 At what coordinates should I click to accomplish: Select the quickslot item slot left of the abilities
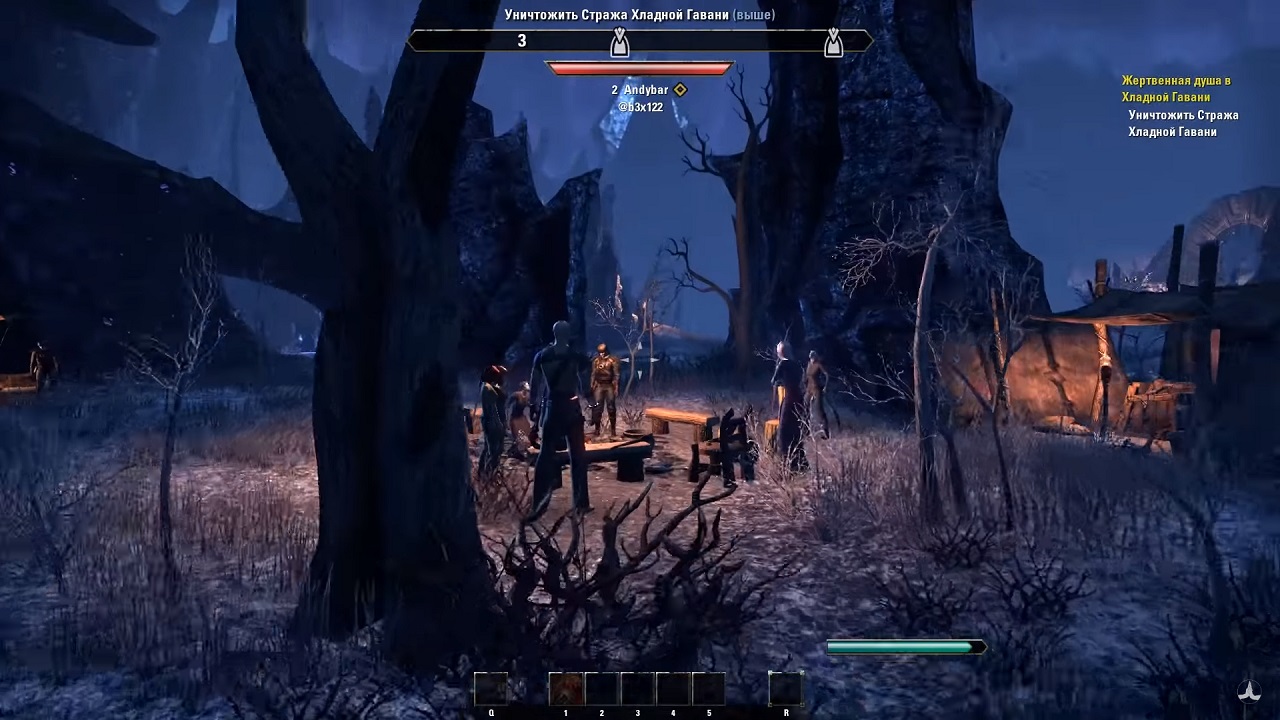491,689
